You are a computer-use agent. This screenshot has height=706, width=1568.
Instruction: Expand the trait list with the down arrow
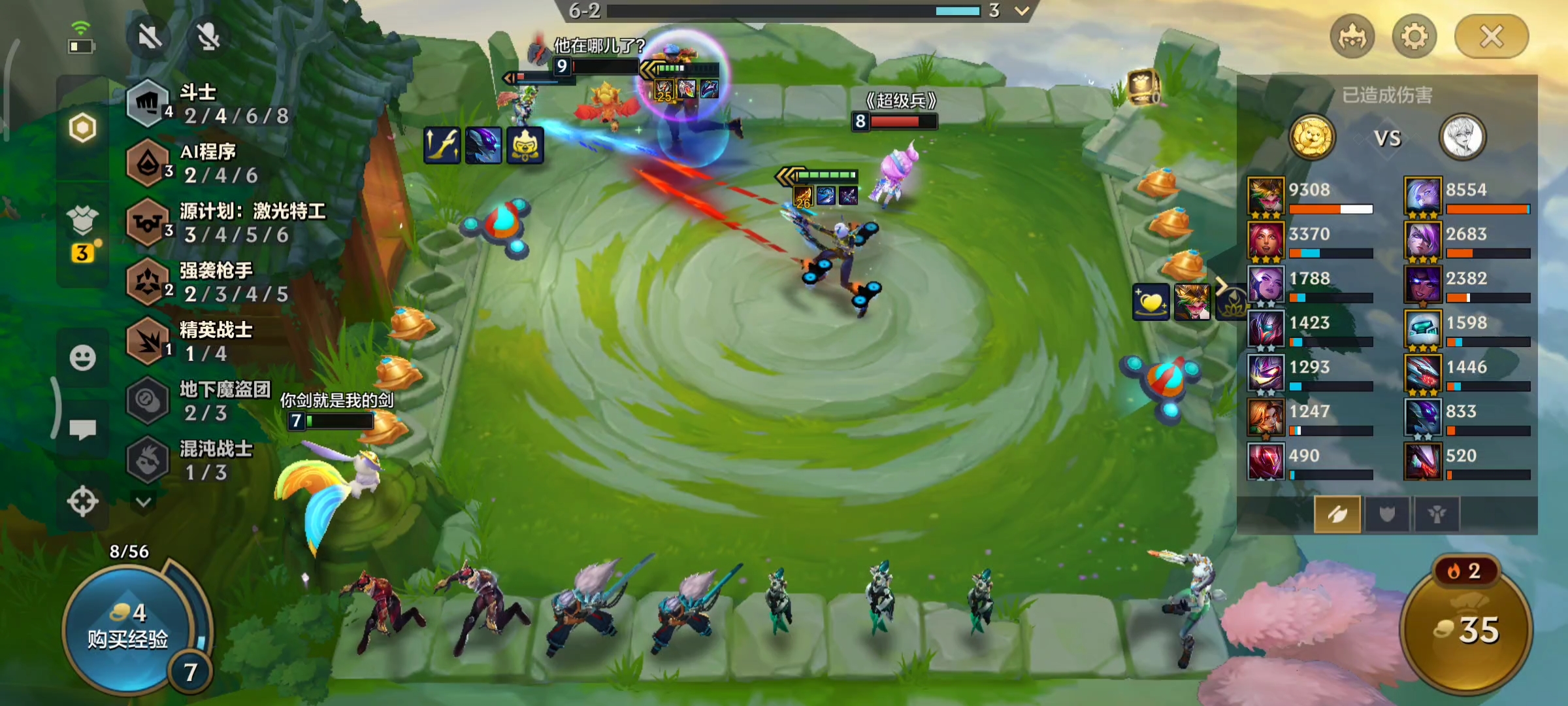pyautogui.click(x=144, y=502)
